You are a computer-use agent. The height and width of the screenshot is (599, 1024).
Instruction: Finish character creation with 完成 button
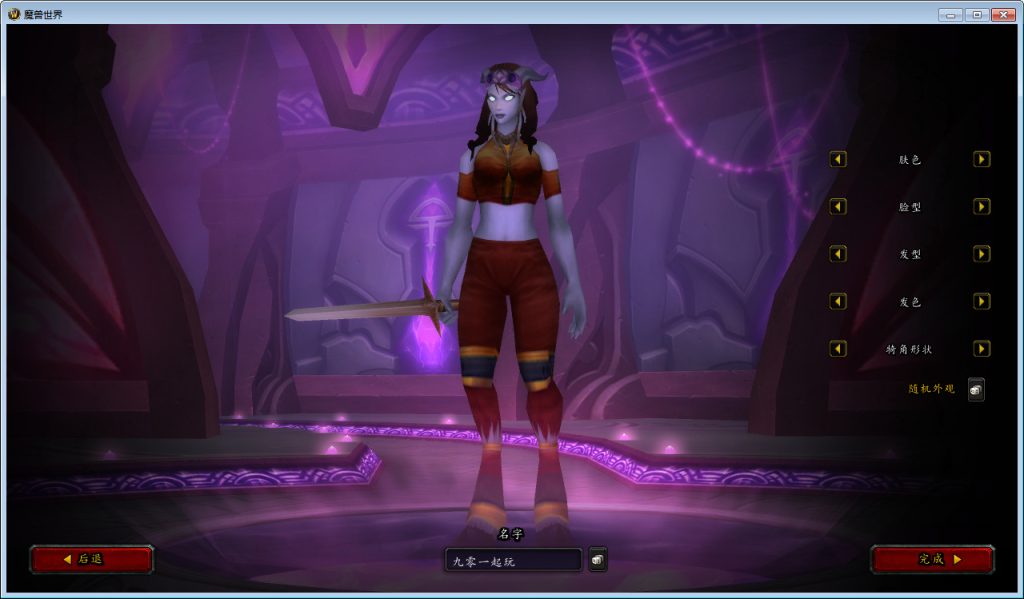932,559
